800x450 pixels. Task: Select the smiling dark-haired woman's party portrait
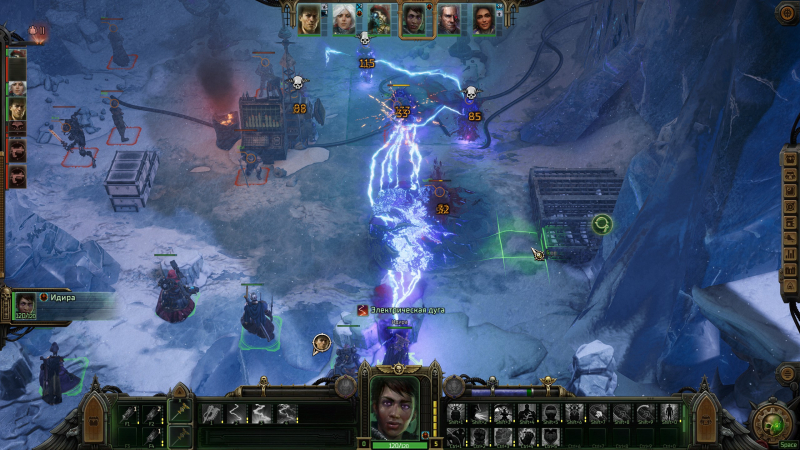coord(485,18)
